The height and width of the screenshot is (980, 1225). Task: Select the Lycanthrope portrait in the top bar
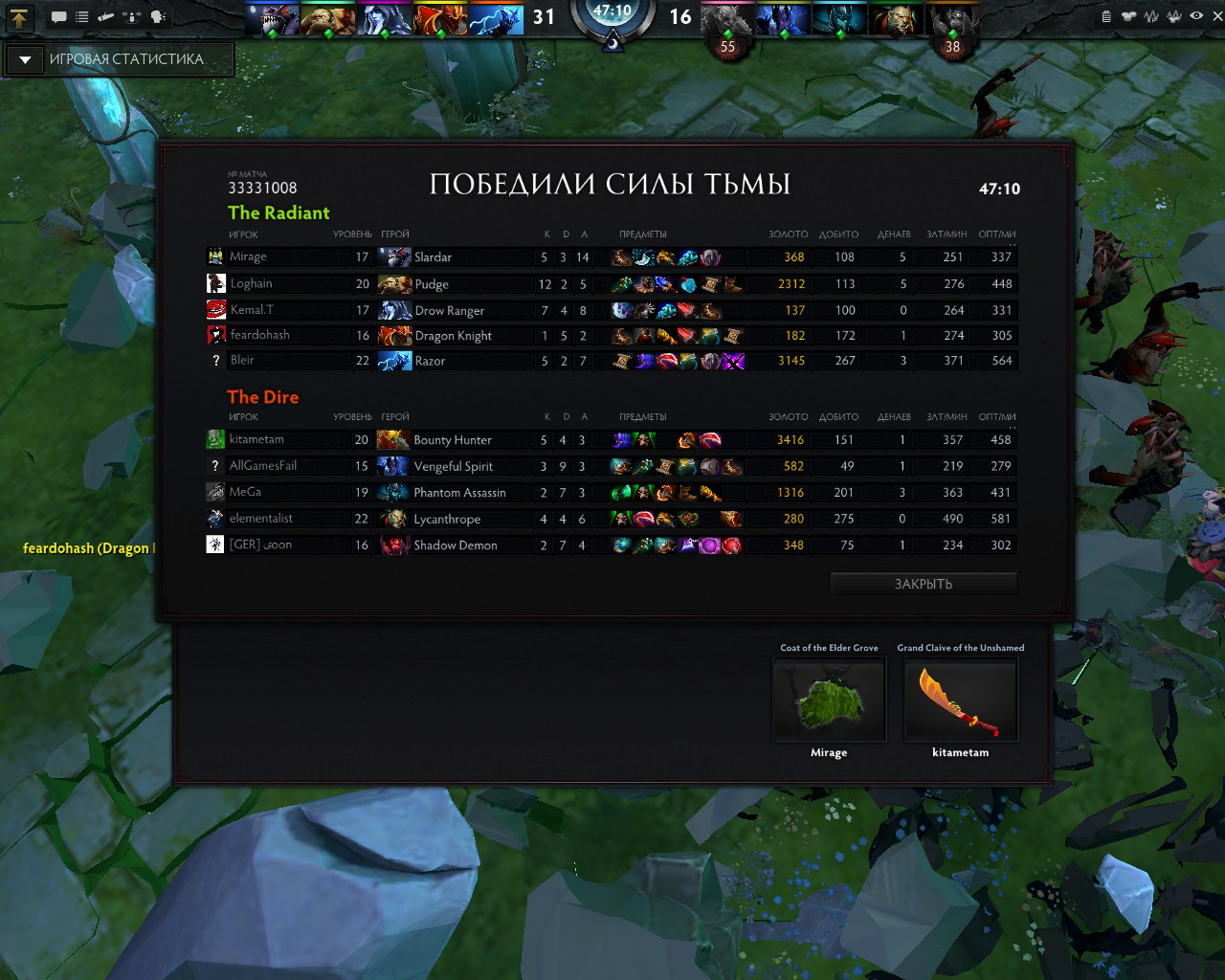pyautogui.click(x=896, y=19)
